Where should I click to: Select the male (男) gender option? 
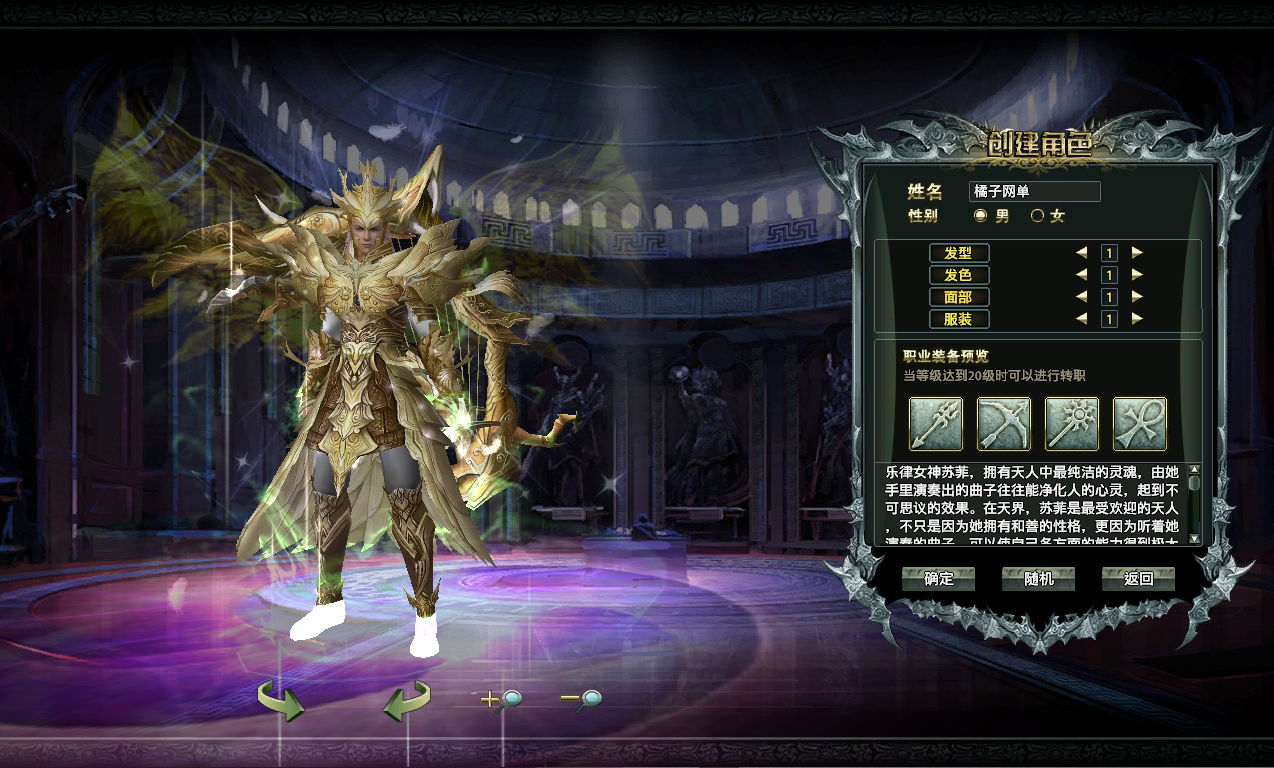coord(980,215)
